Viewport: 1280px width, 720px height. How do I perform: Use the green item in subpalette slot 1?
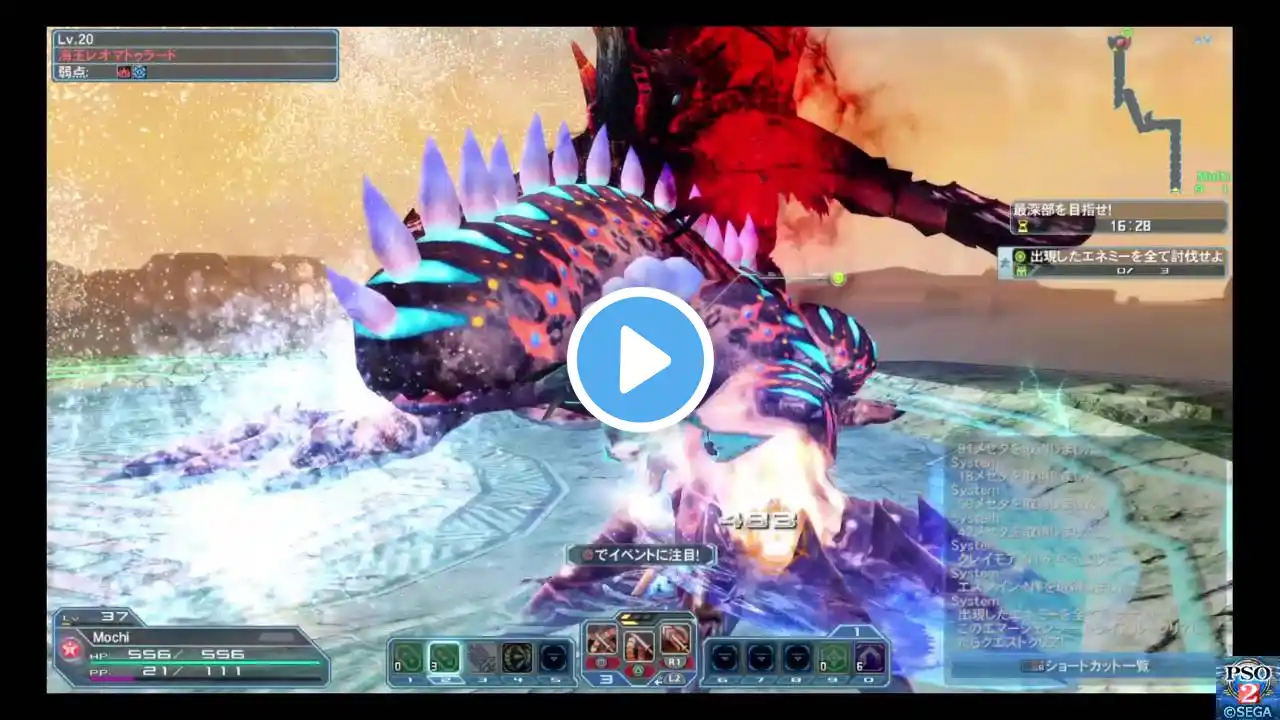pyautogui.click(x=407, y=657)
